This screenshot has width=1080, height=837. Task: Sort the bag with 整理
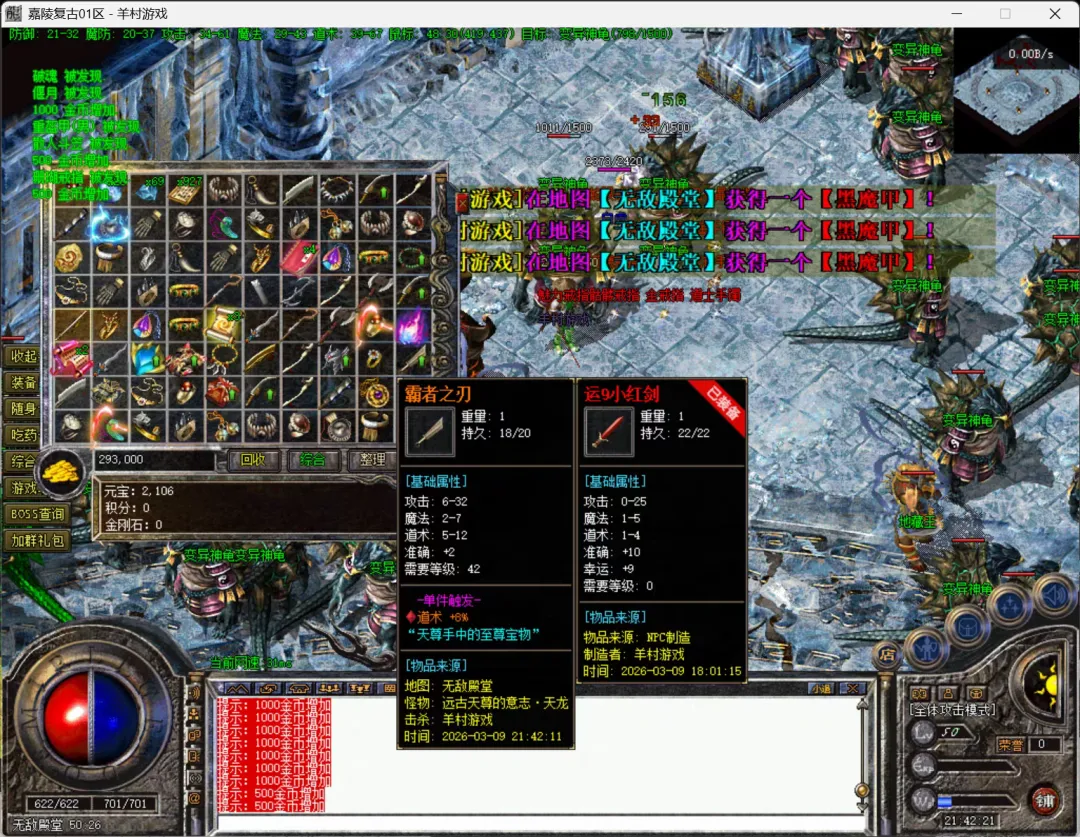click(372, 460)
